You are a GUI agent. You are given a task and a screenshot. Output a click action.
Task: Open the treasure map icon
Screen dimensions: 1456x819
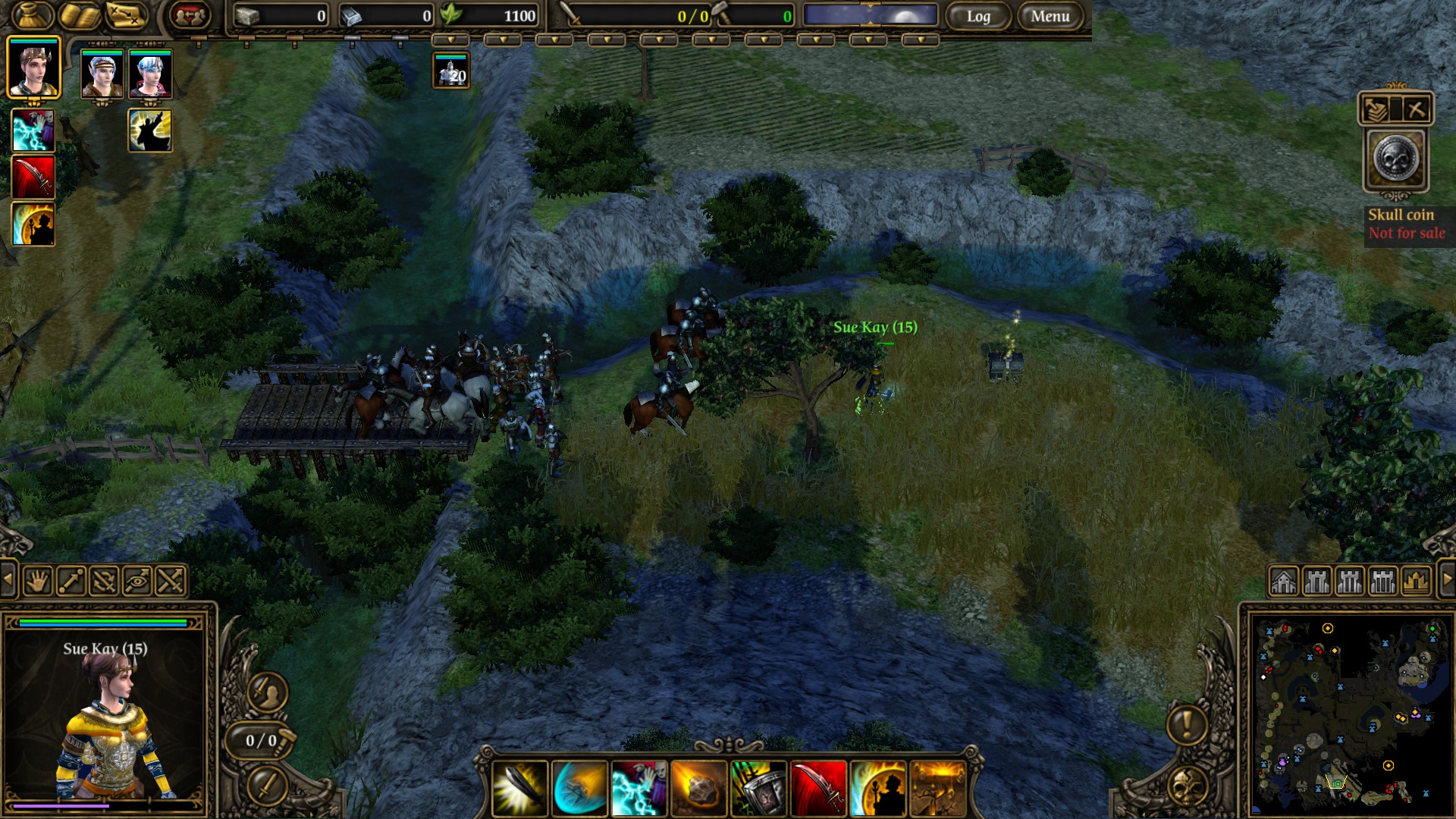126,15
